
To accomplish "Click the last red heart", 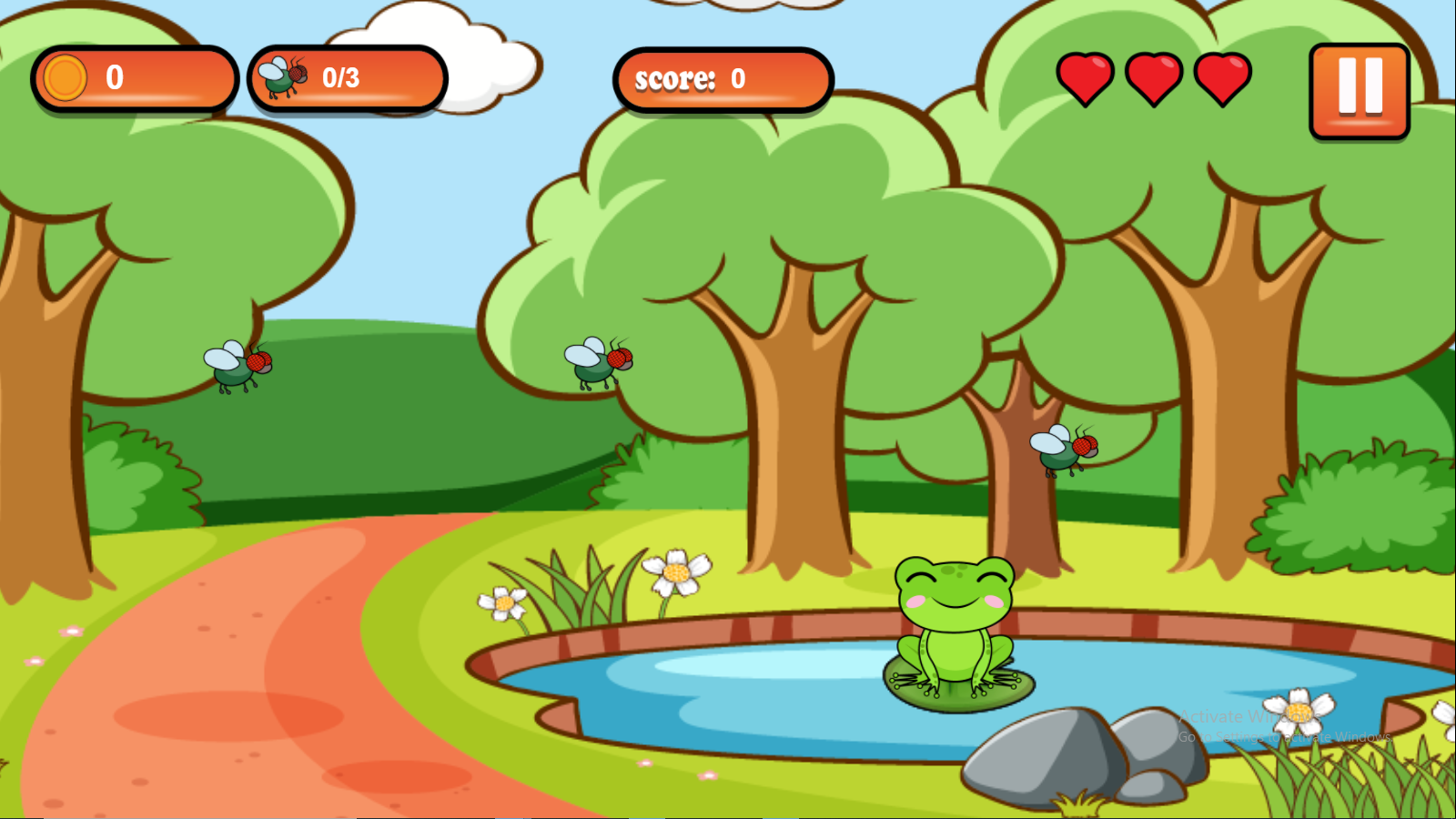I will coord(1221,76).
